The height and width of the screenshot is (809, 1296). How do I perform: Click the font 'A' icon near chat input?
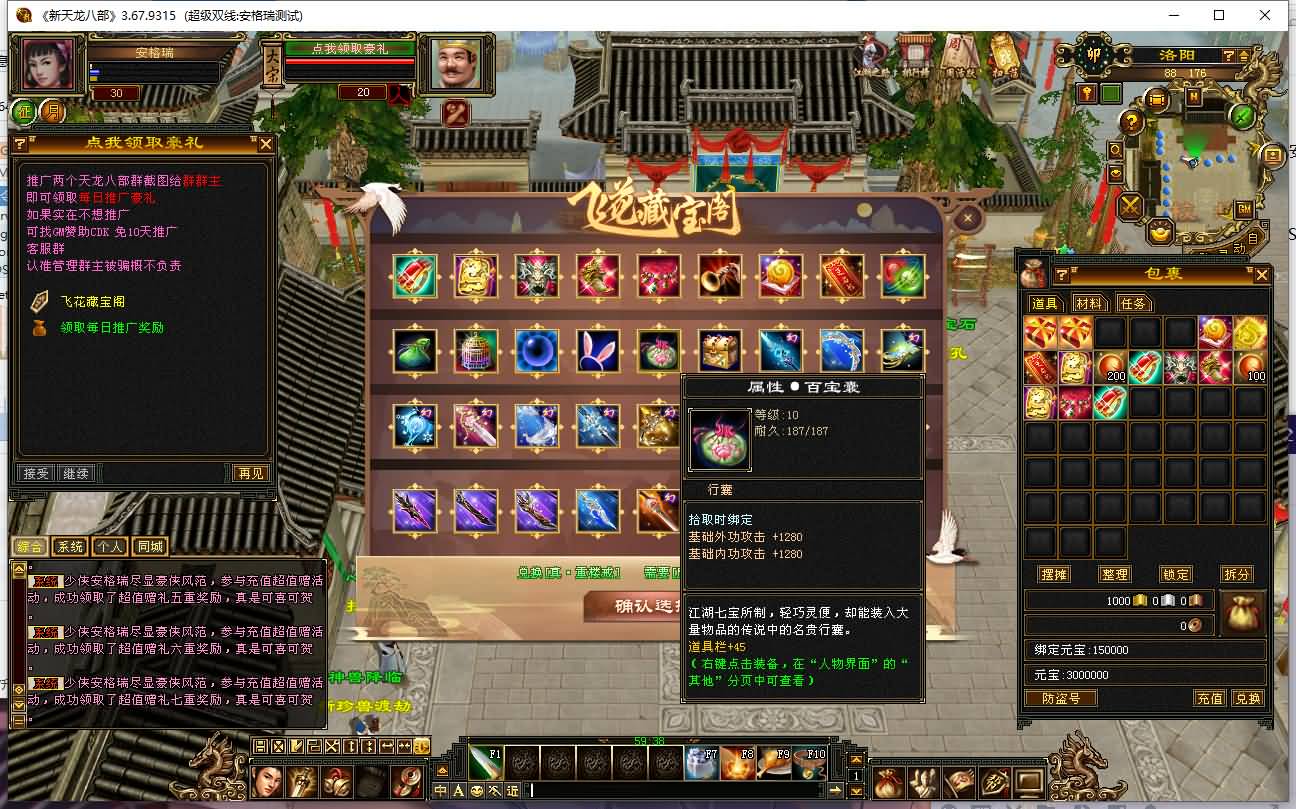pyautogui.click(x=458, y=790)
